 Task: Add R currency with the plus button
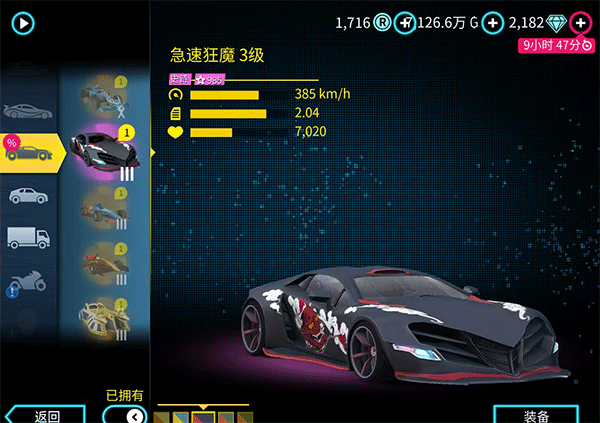404,21
